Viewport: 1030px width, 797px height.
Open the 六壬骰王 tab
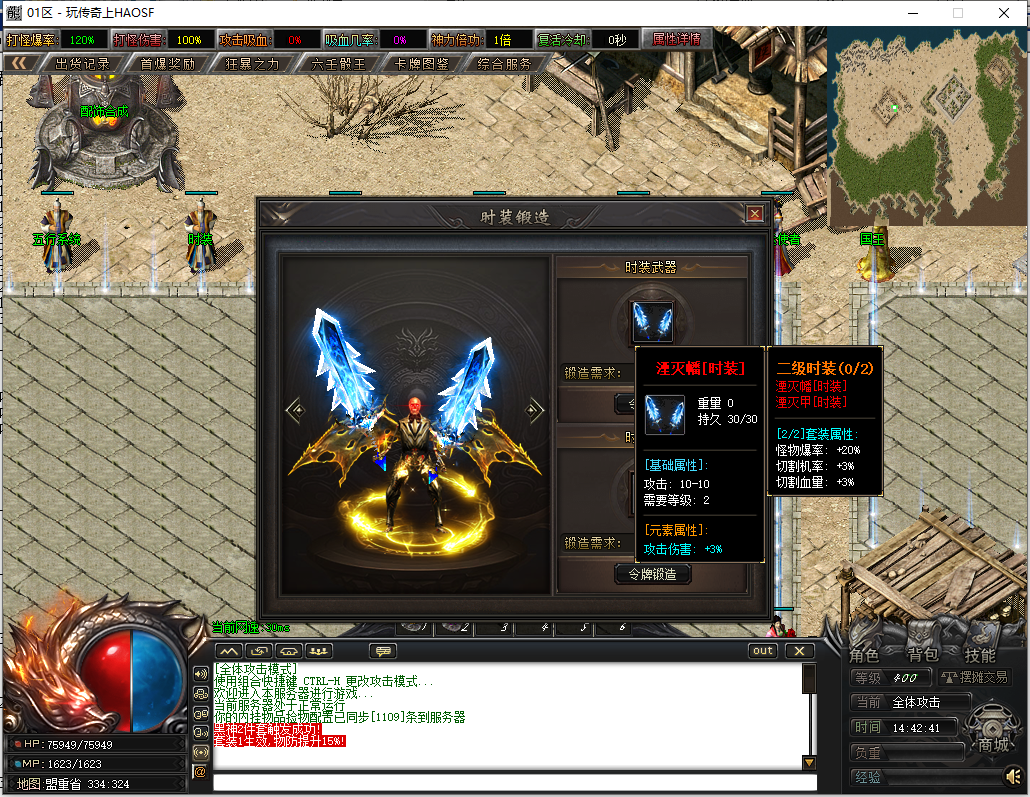point(338,63)
